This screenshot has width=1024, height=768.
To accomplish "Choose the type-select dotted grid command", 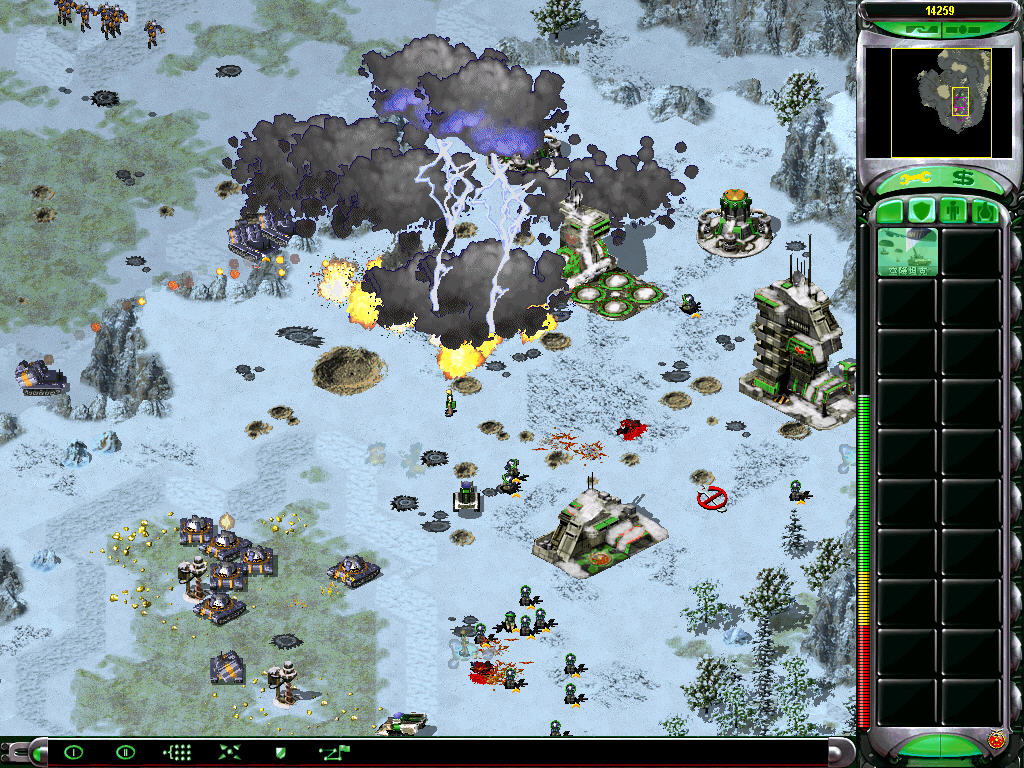I will [177, 752].
